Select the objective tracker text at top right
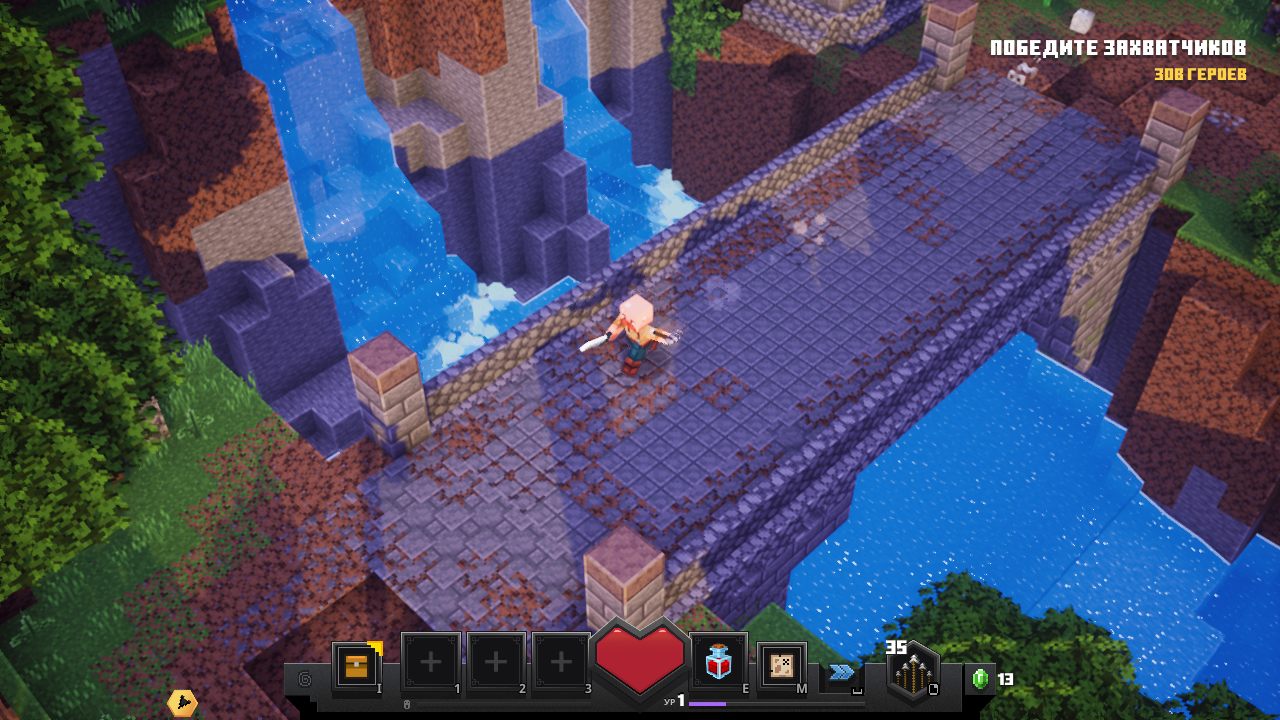Screen dimensions: 1280x720 click(x=1117, y=48)
